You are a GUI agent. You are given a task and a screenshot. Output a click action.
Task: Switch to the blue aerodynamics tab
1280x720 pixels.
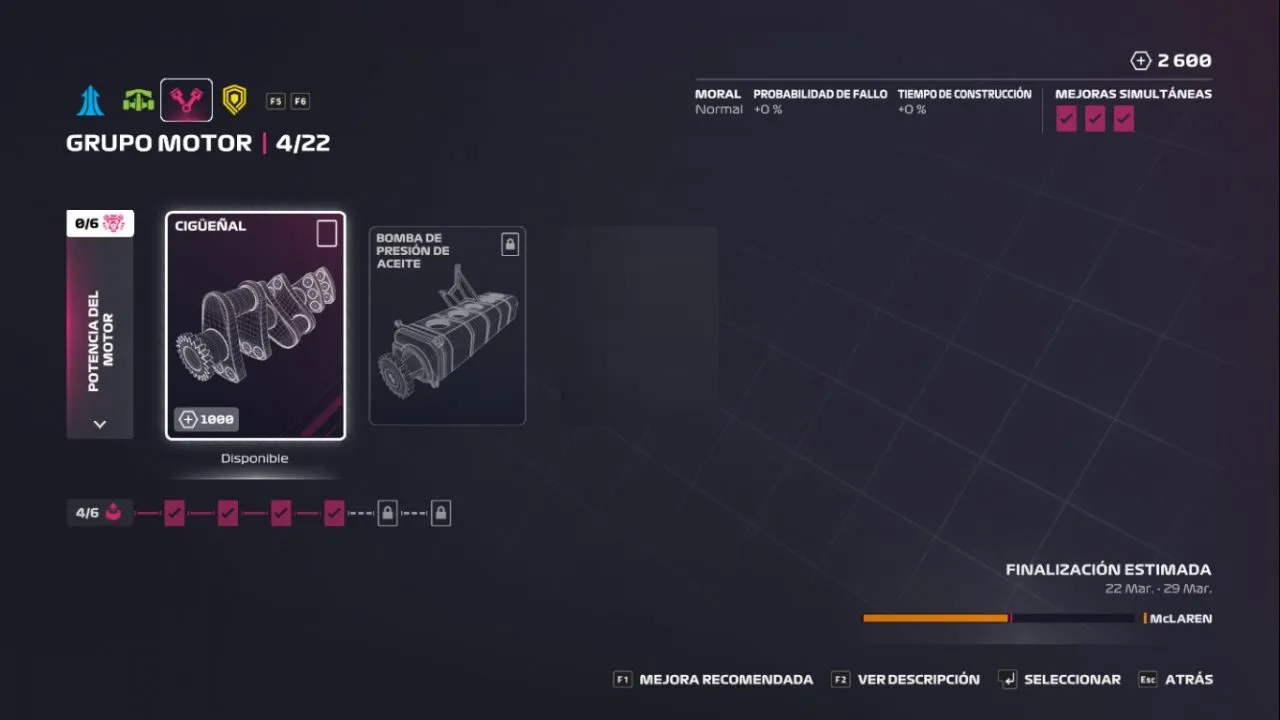[x=91, y=100]
